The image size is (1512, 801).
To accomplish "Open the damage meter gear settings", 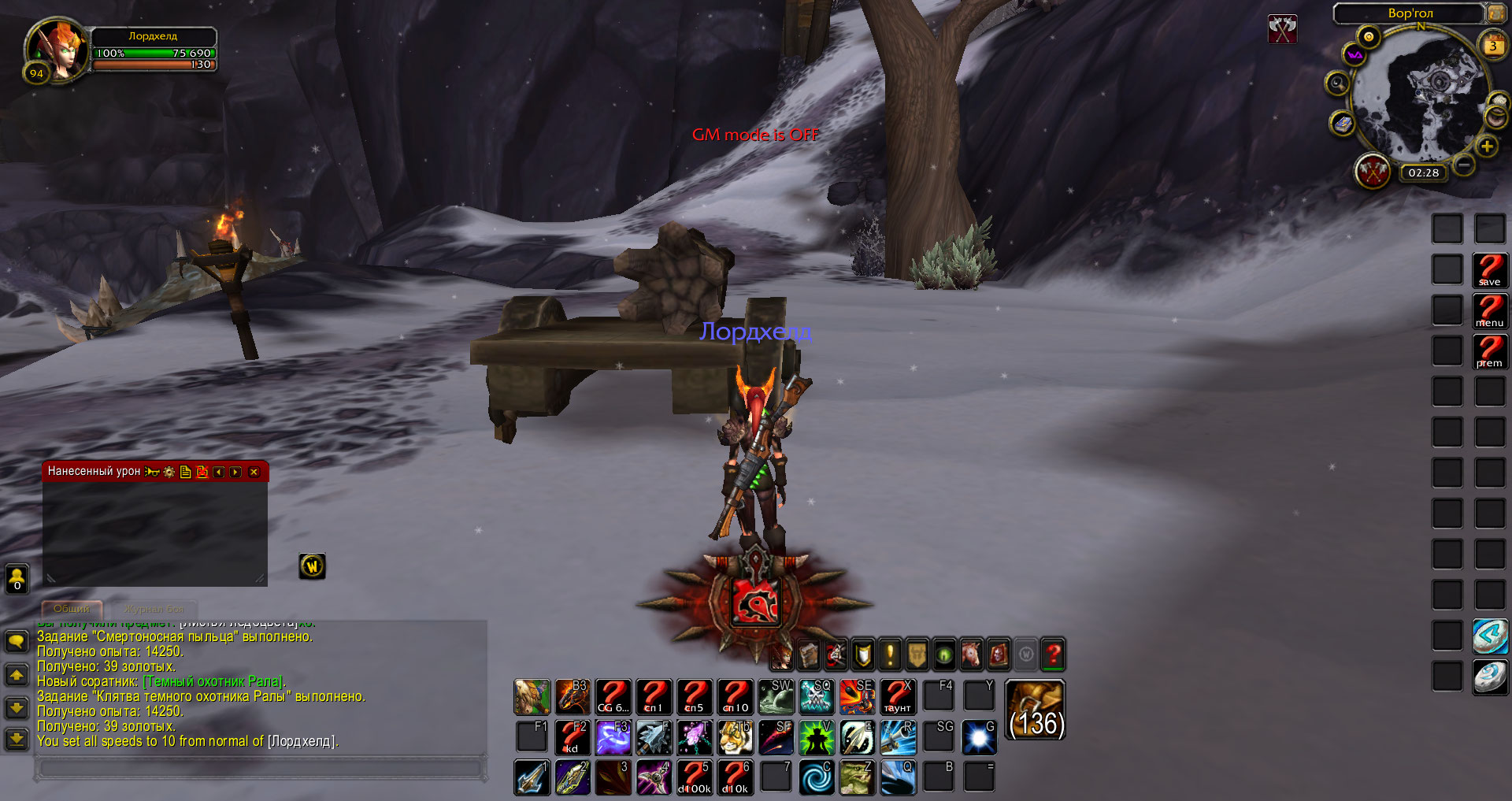I will pos(169,472).
